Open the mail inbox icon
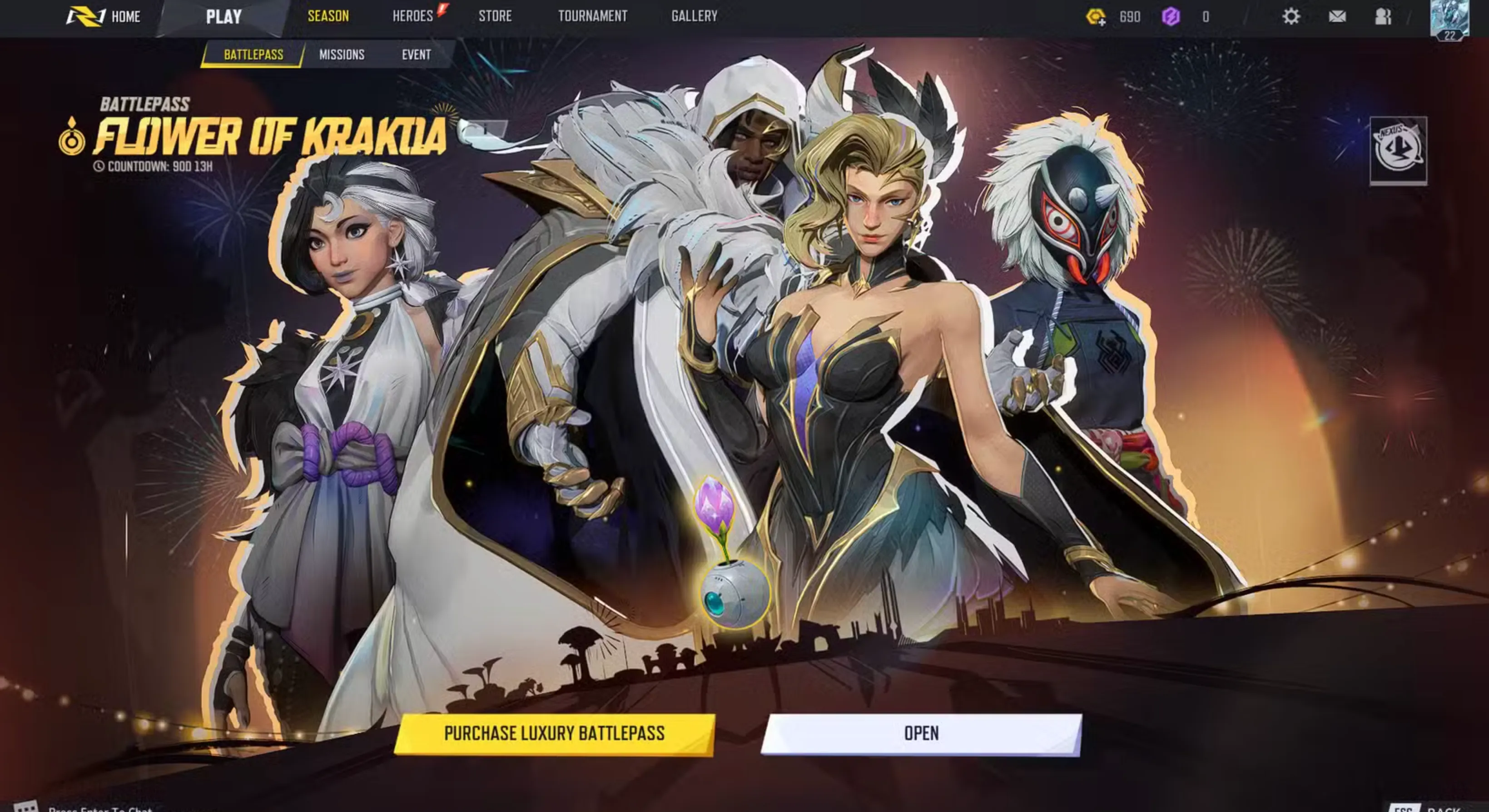1489x812 pixels. (x=1336, y=16)
